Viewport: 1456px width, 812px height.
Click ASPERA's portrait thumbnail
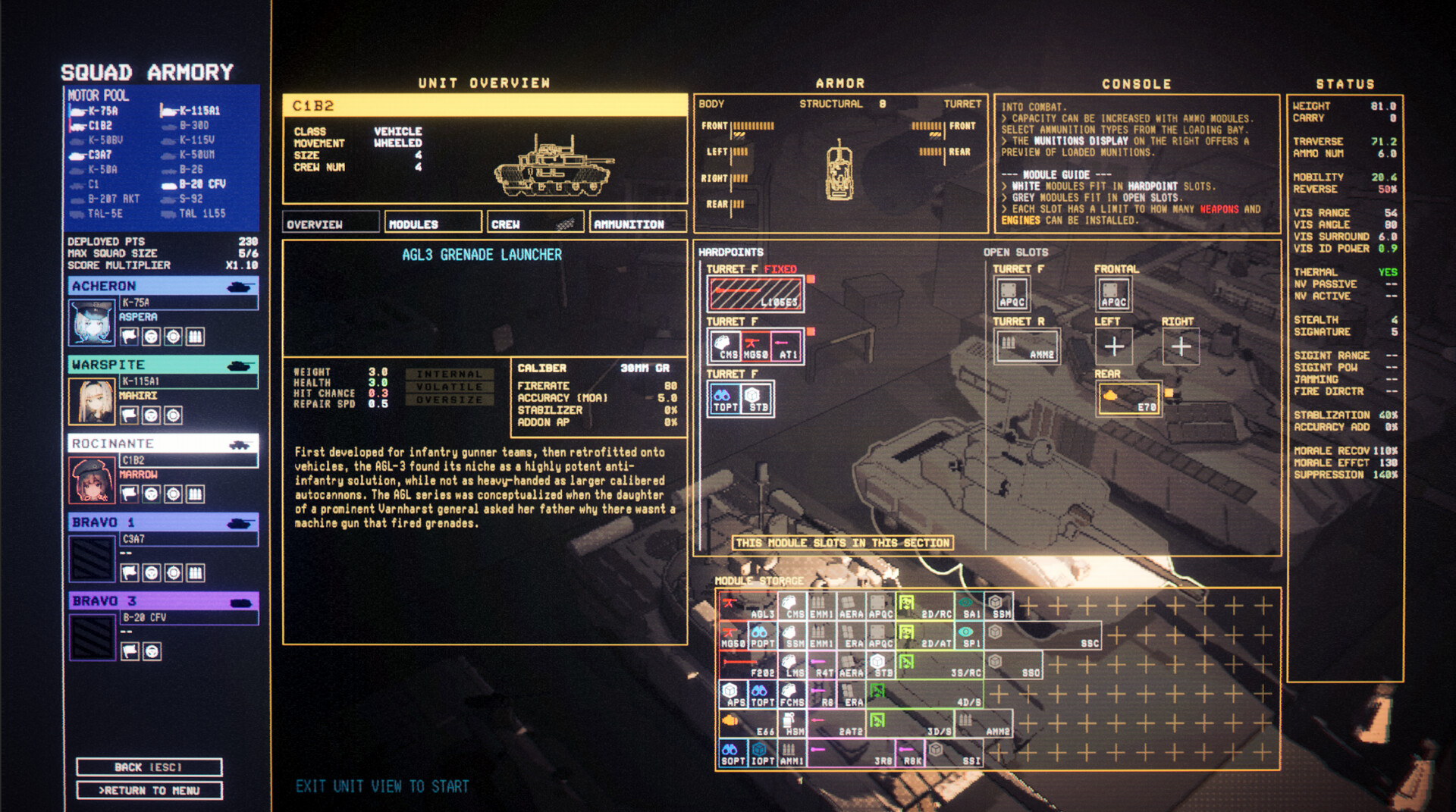point(90,322)
